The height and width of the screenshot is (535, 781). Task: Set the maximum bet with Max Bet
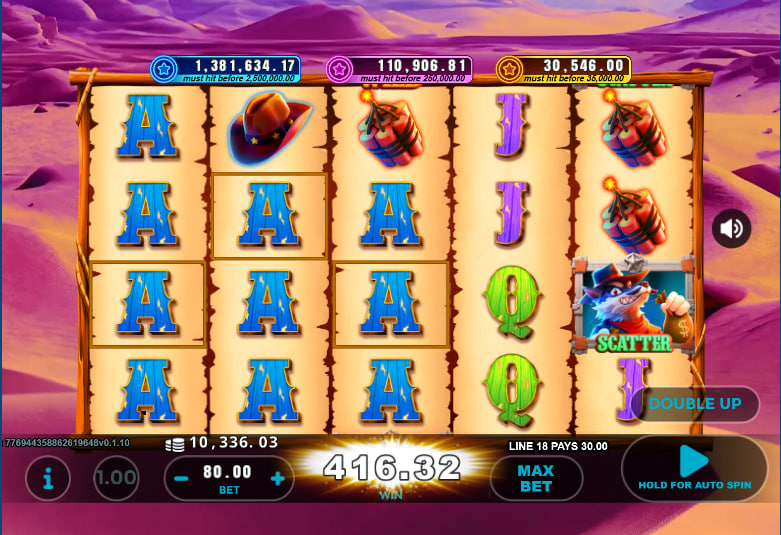[x=536, y=478]
